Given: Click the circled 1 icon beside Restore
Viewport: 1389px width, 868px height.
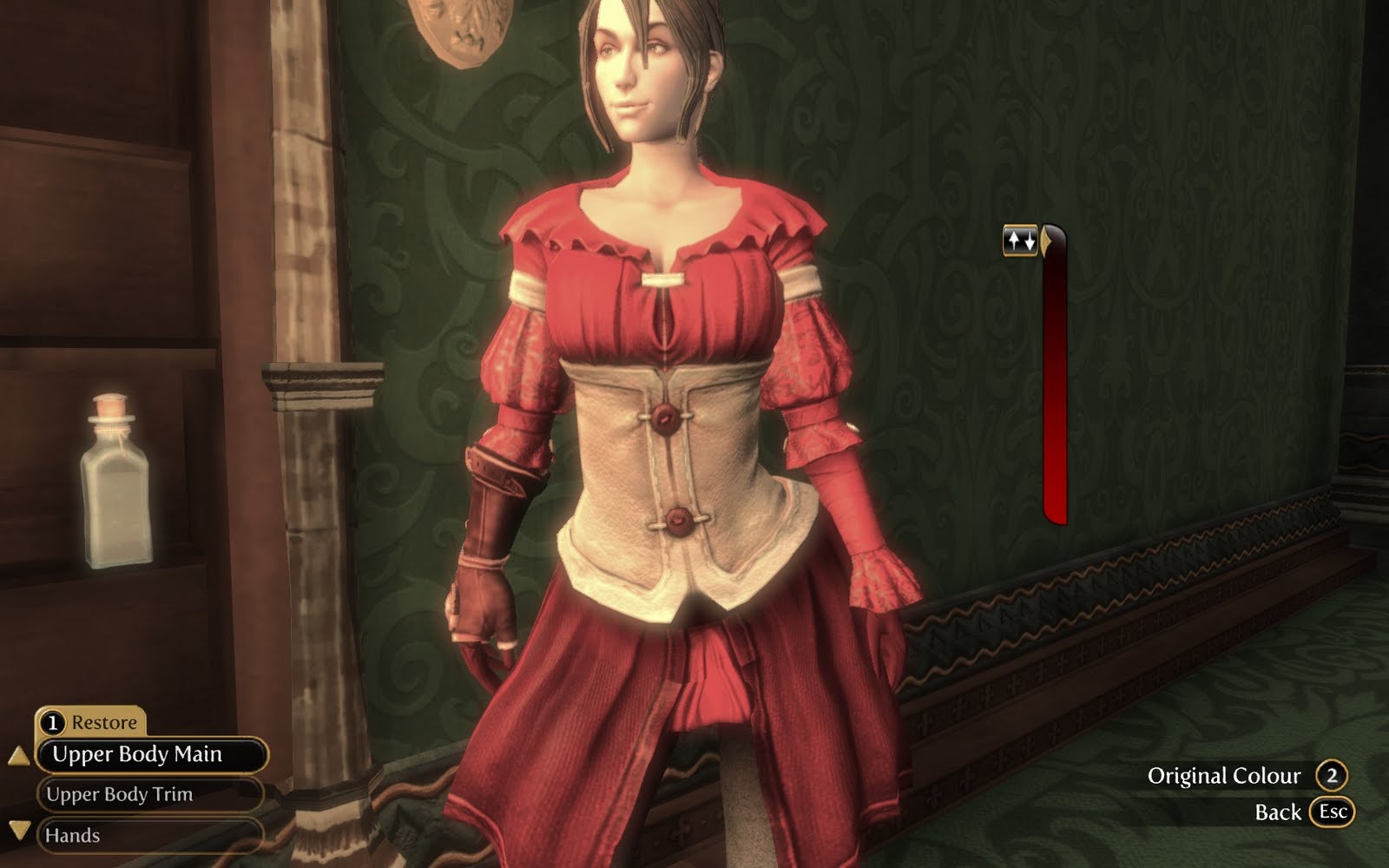Looking at the screenshot, I should pyautogui.click(x=54, y=720).
